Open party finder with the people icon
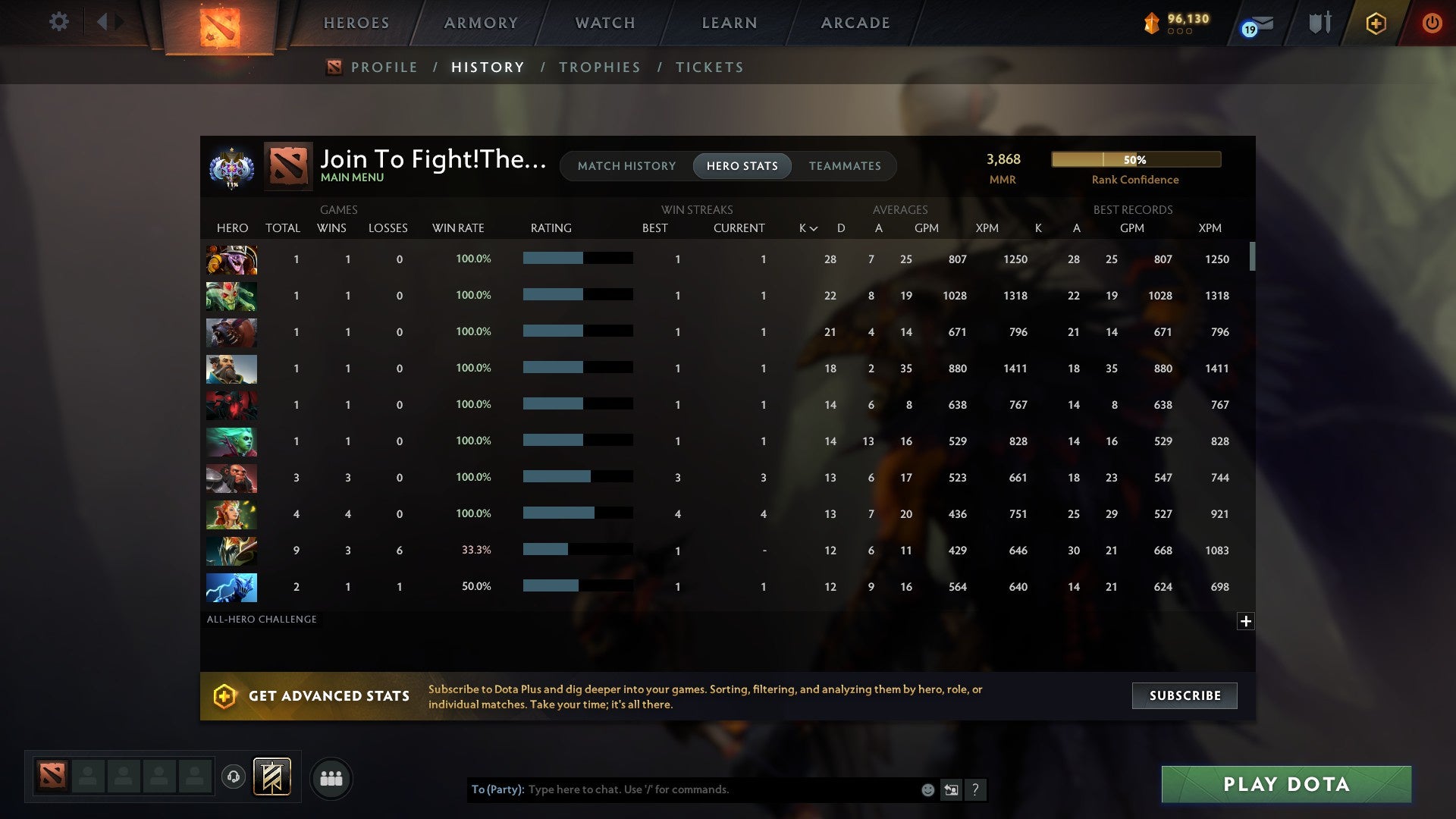This screenshot has width=1456, height=819. (x=331, y=778)
